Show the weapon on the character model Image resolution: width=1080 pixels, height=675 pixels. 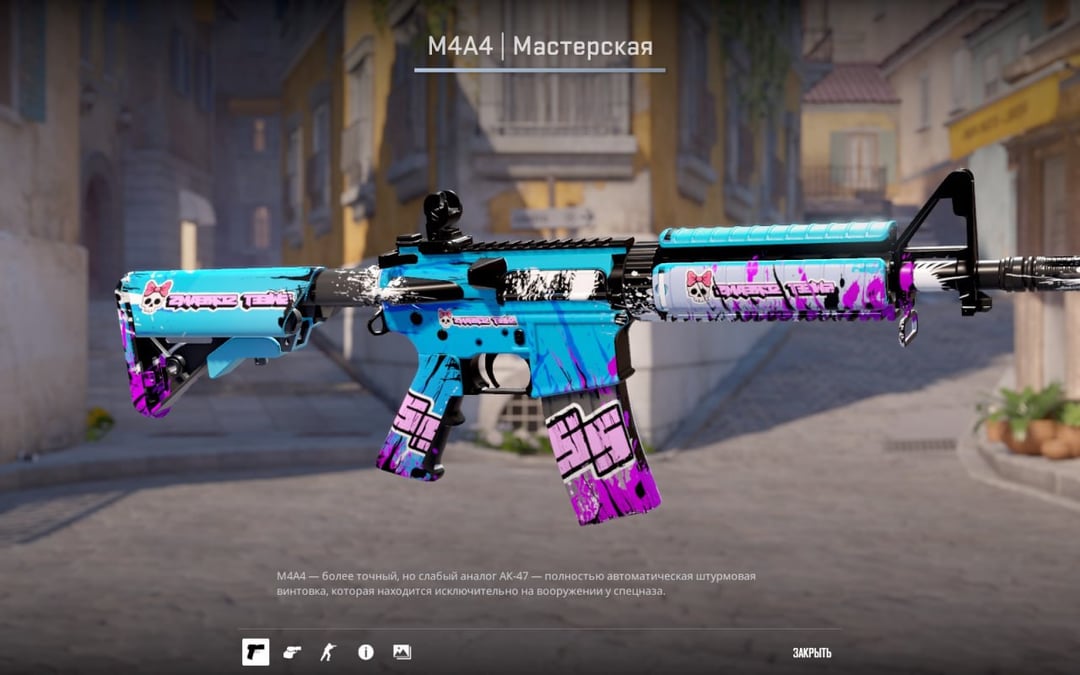(x=328, y=652)
